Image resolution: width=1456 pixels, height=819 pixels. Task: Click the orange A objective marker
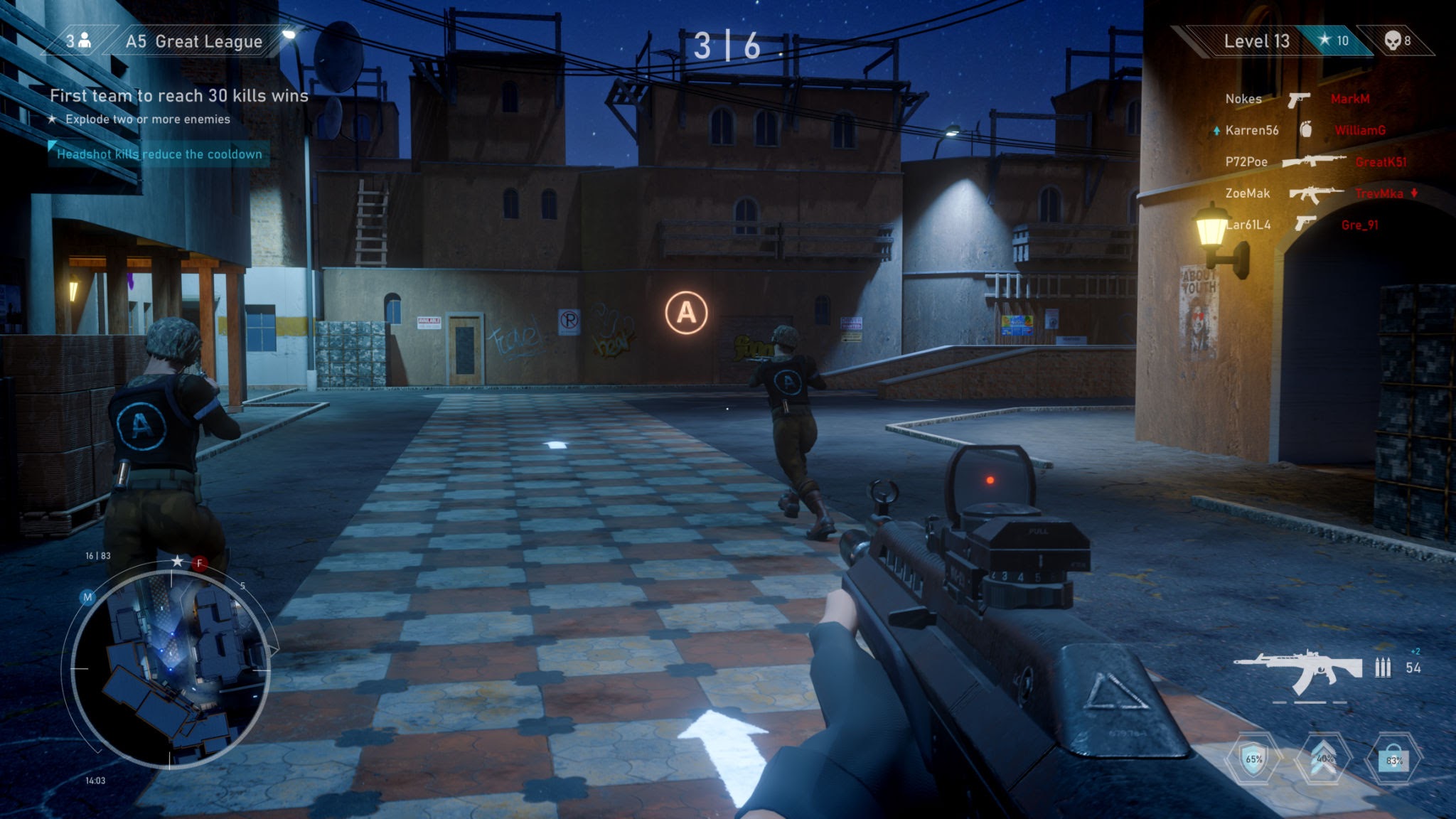click(x=686, y=313)
